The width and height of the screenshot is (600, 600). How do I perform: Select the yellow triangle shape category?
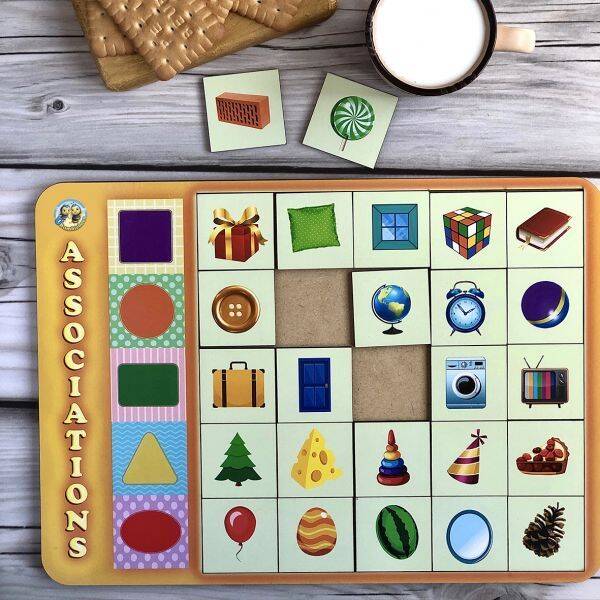coord(149,461)
